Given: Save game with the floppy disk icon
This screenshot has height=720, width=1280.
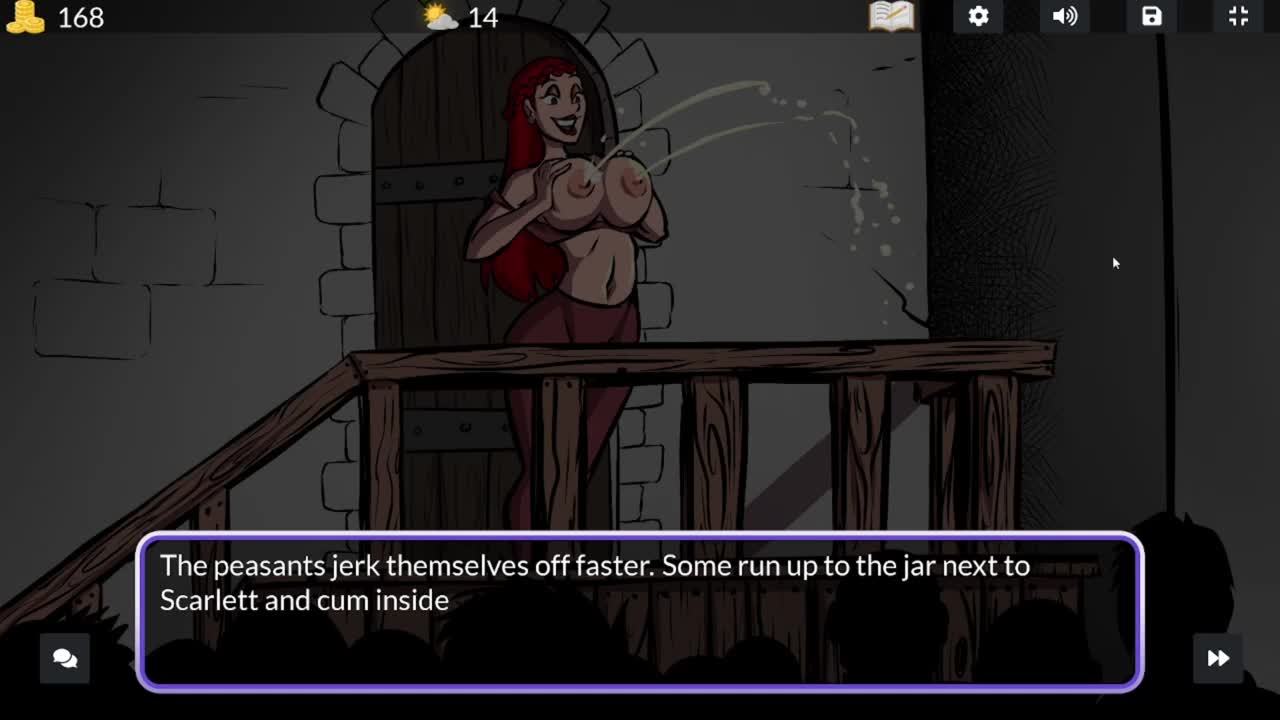Looking at the screenshot, I should (x=1152, y=16).
